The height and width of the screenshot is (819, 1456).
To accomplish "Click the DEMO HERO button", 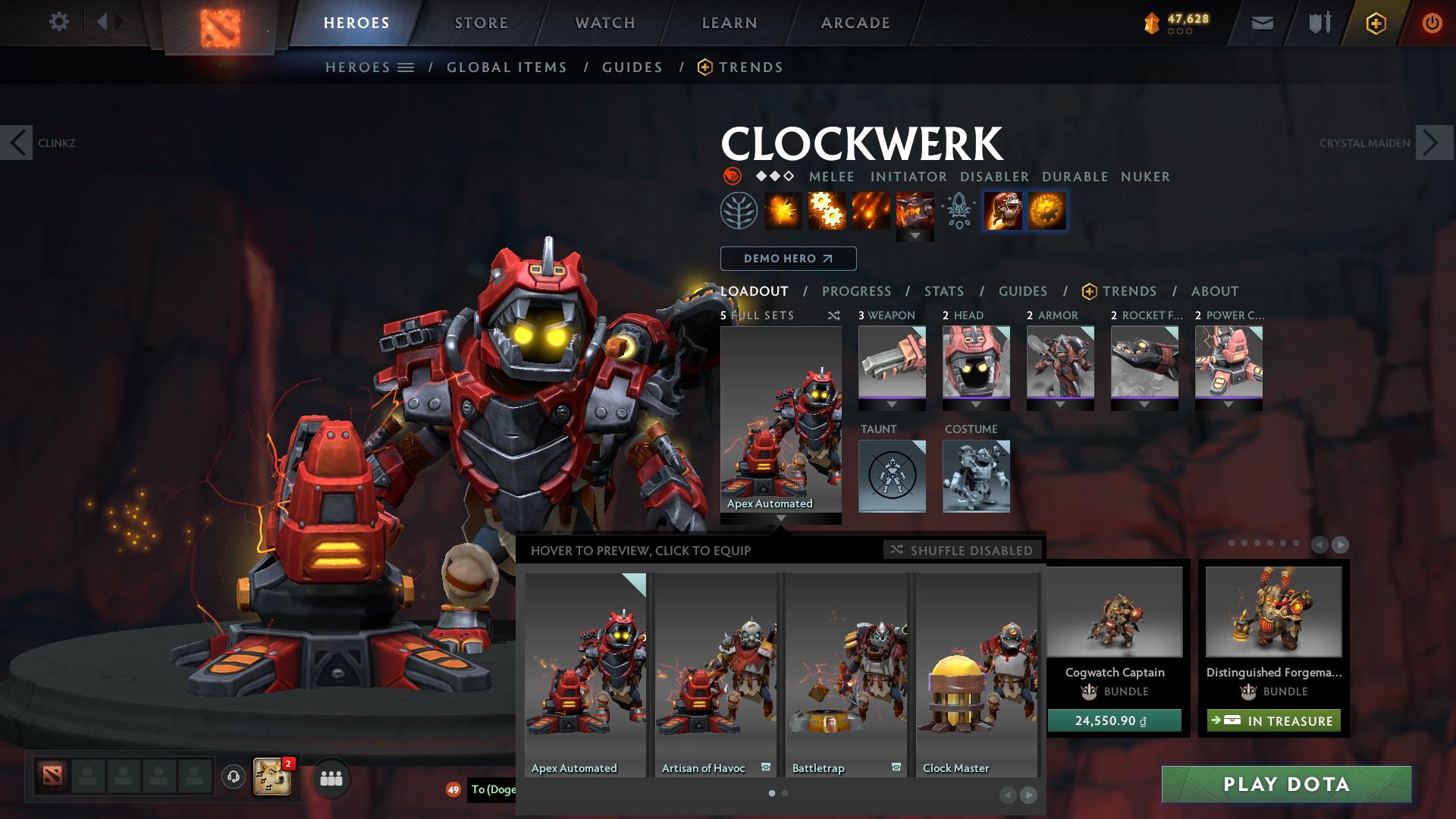I will click(x=788, y=259).
